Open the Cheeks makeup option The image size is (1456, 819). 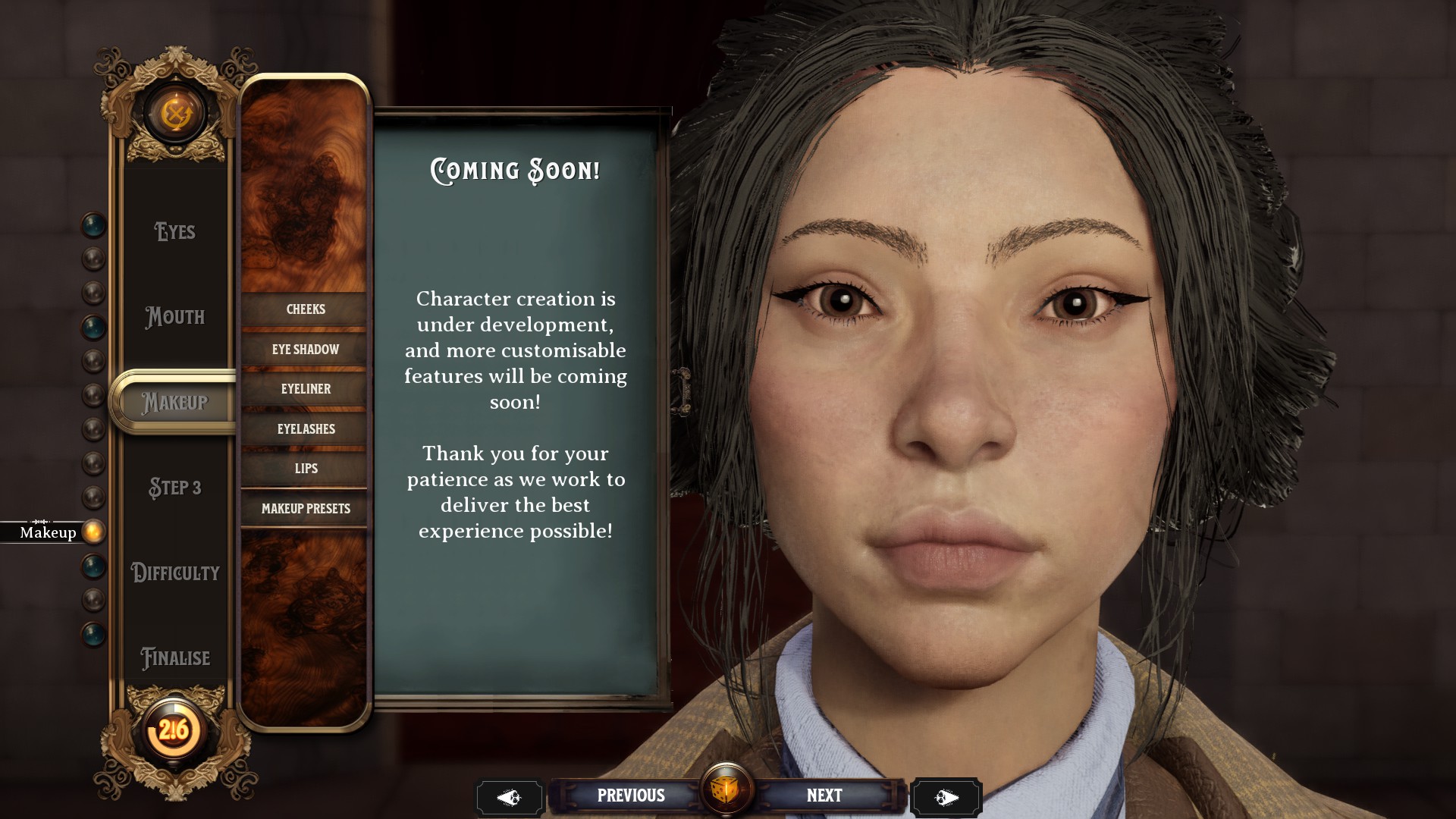(305, 309)
